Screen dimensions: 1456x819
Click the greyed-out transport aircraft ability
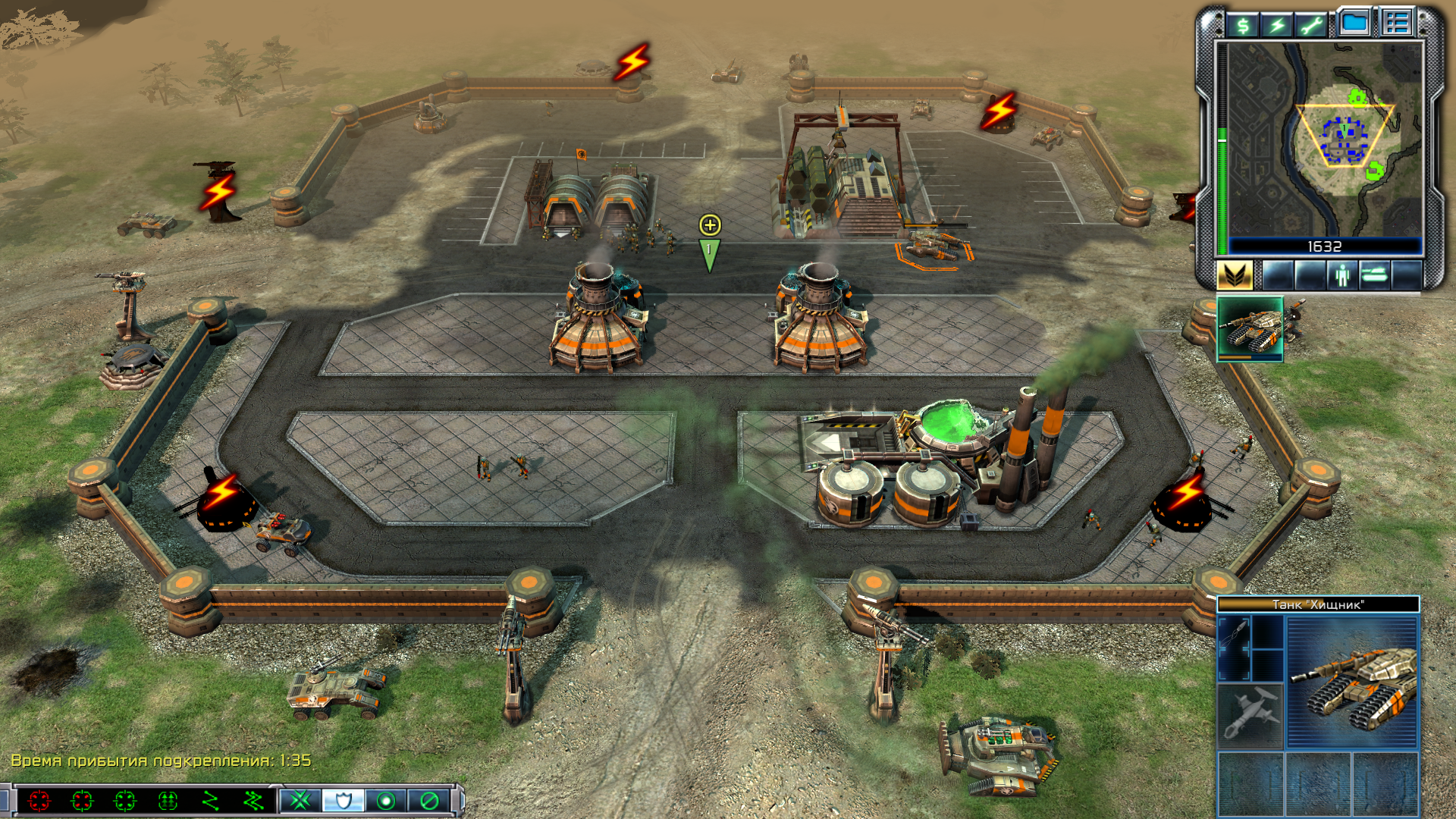coord(1250,715)
